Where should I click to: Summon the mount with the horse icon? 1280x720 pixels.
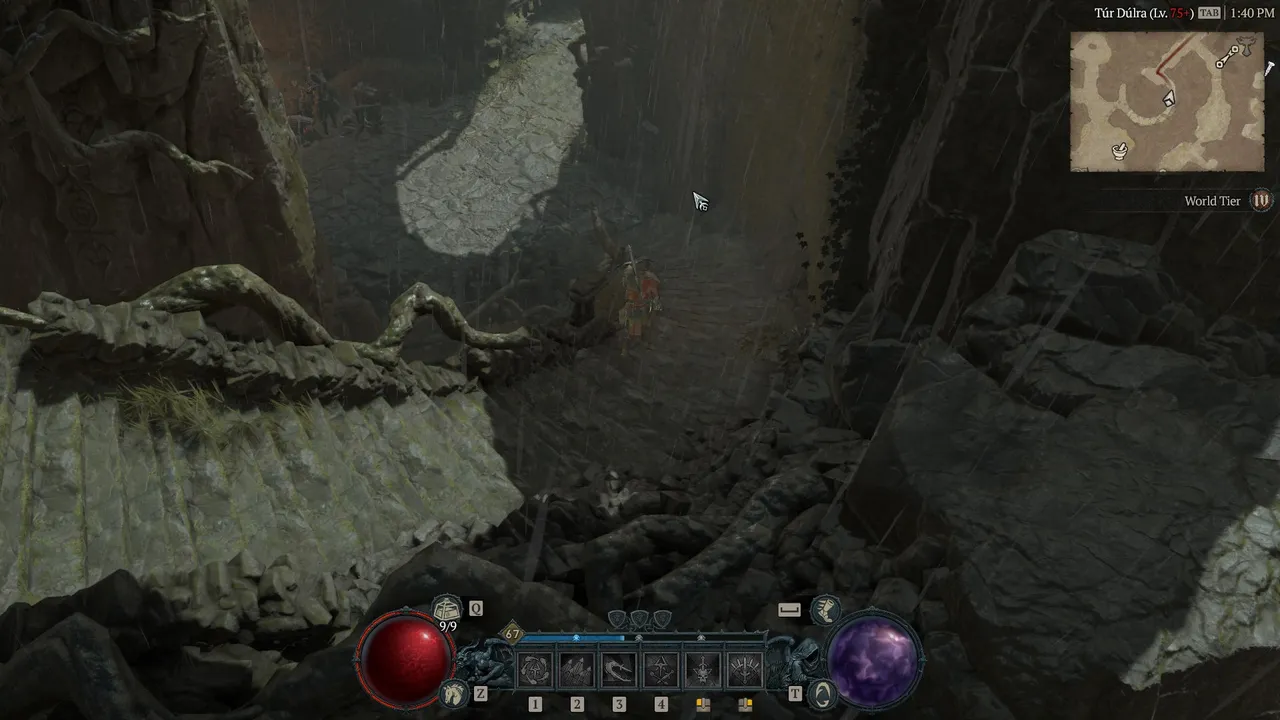click(x=454, y=691)
